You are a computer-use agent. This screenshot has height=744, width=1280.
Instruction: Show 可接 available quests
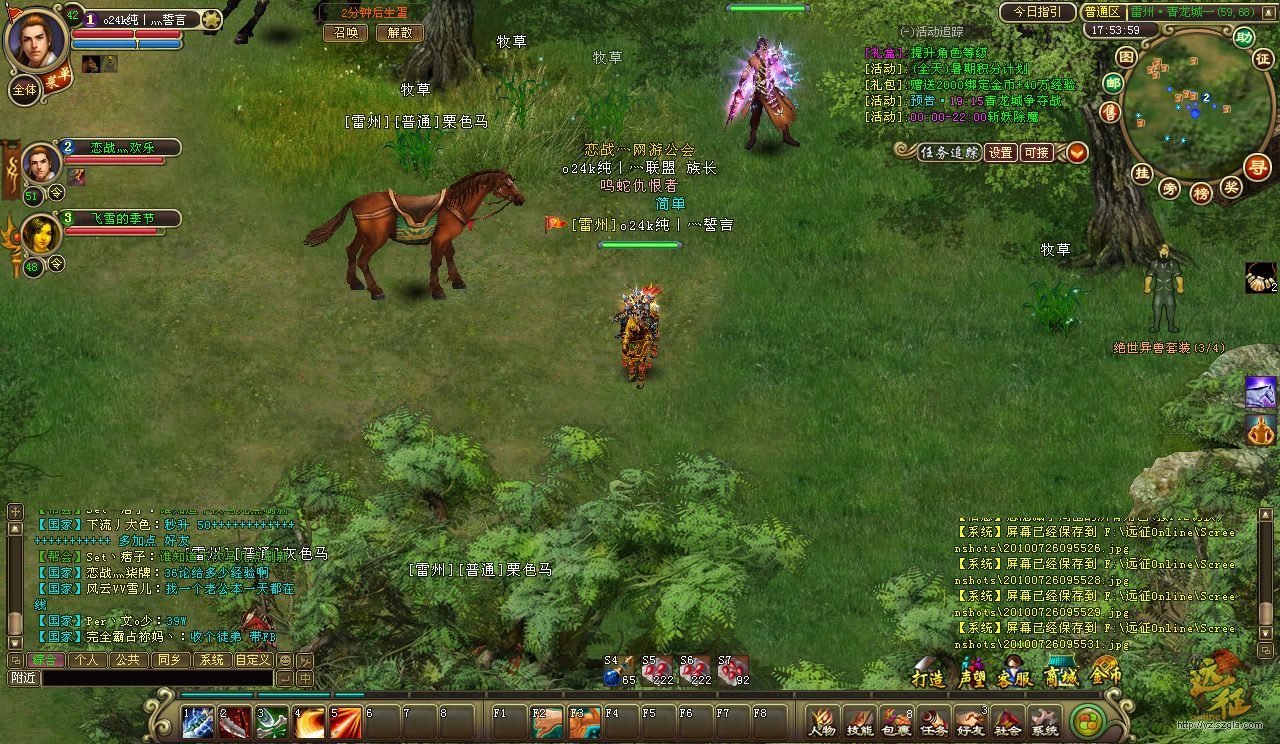pos(1036,153)
